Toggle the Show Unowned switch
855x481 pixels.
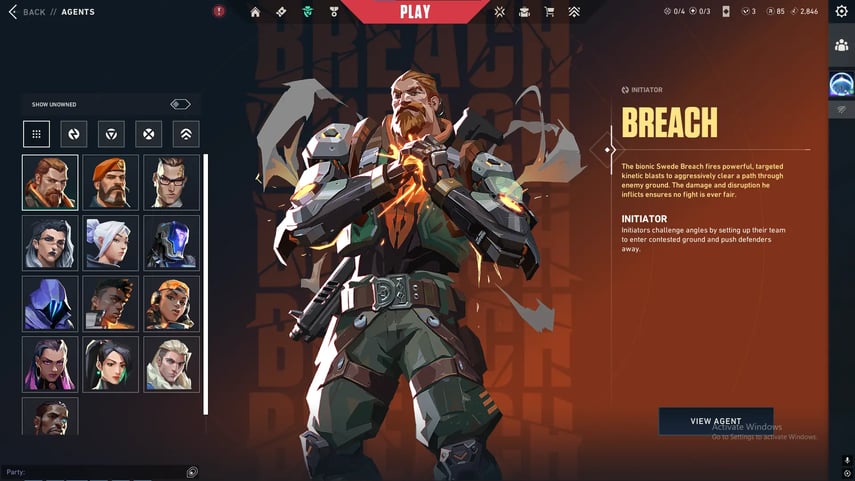[x=180, y=104]
